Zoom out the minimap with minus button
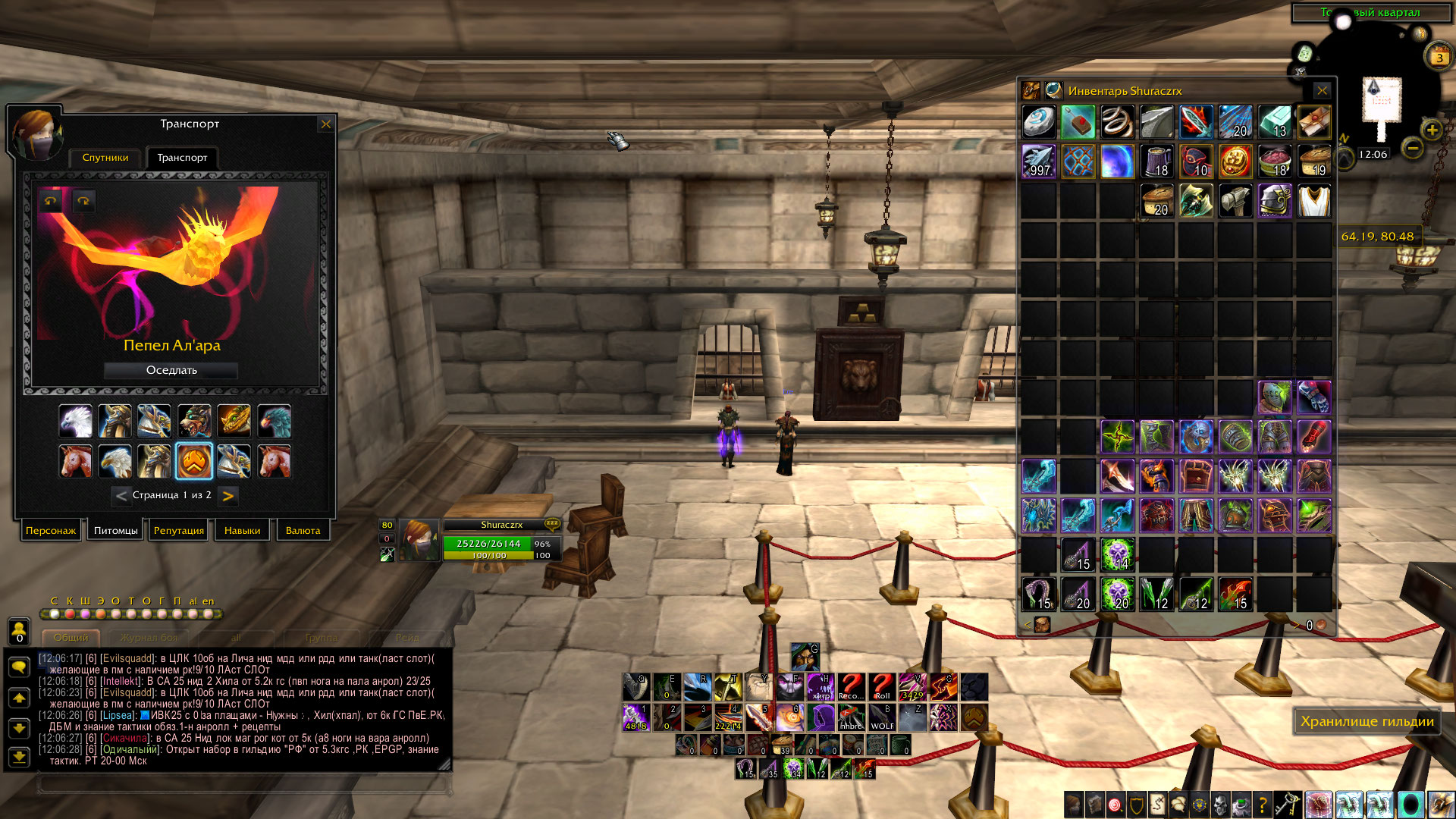The image size is (1456, 819). pos(1412,149)
